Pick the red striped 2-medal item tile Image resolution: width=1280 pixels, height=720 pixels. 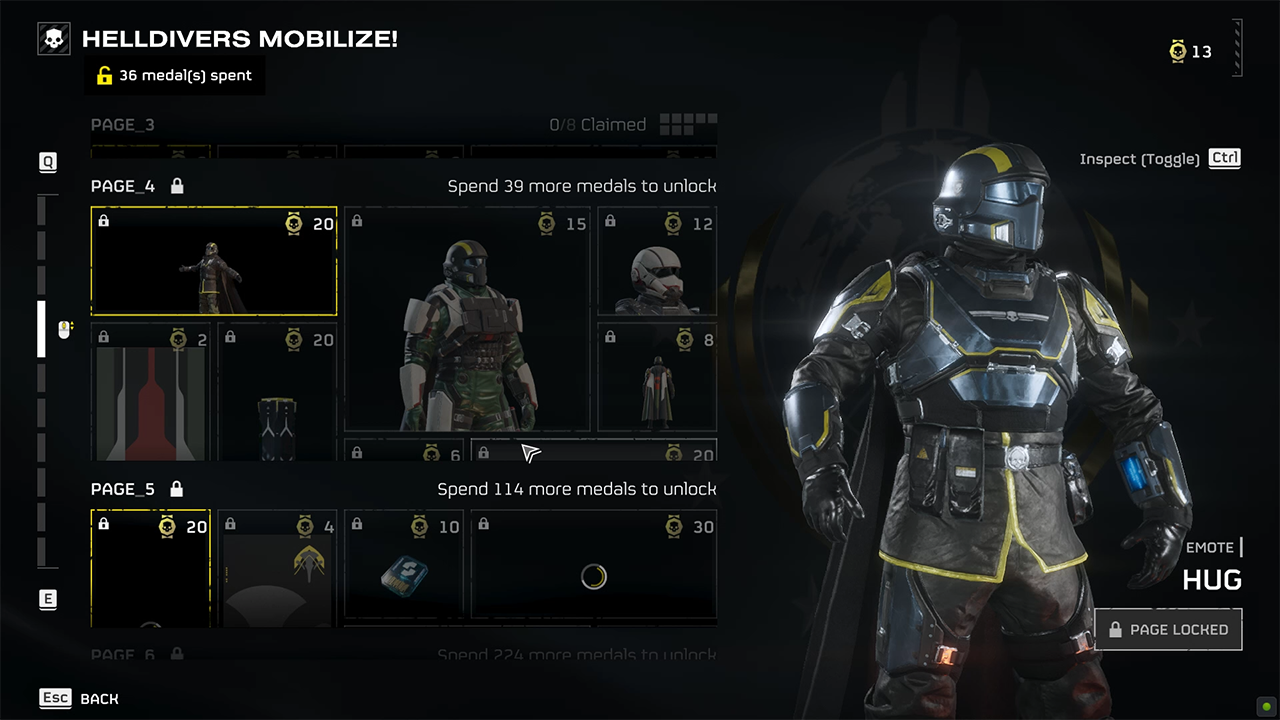tap(151, 392)
